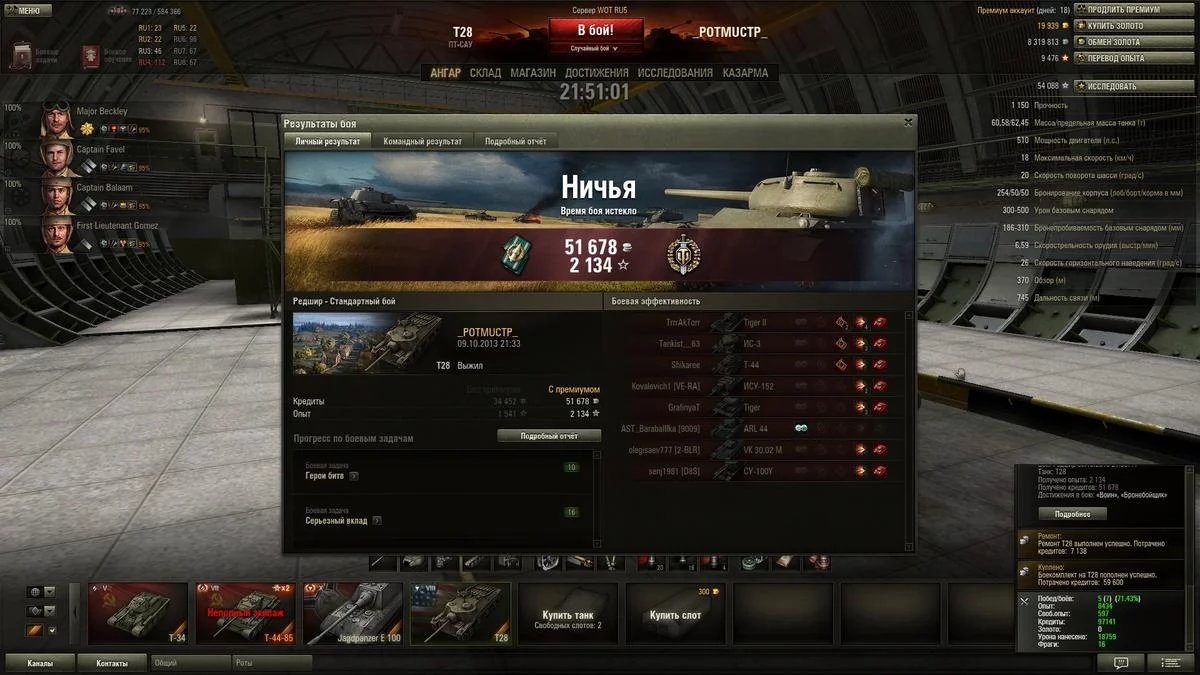Switch to Командный результат tab
Screen dimensions: 1200x675
[x=422, y=142]
